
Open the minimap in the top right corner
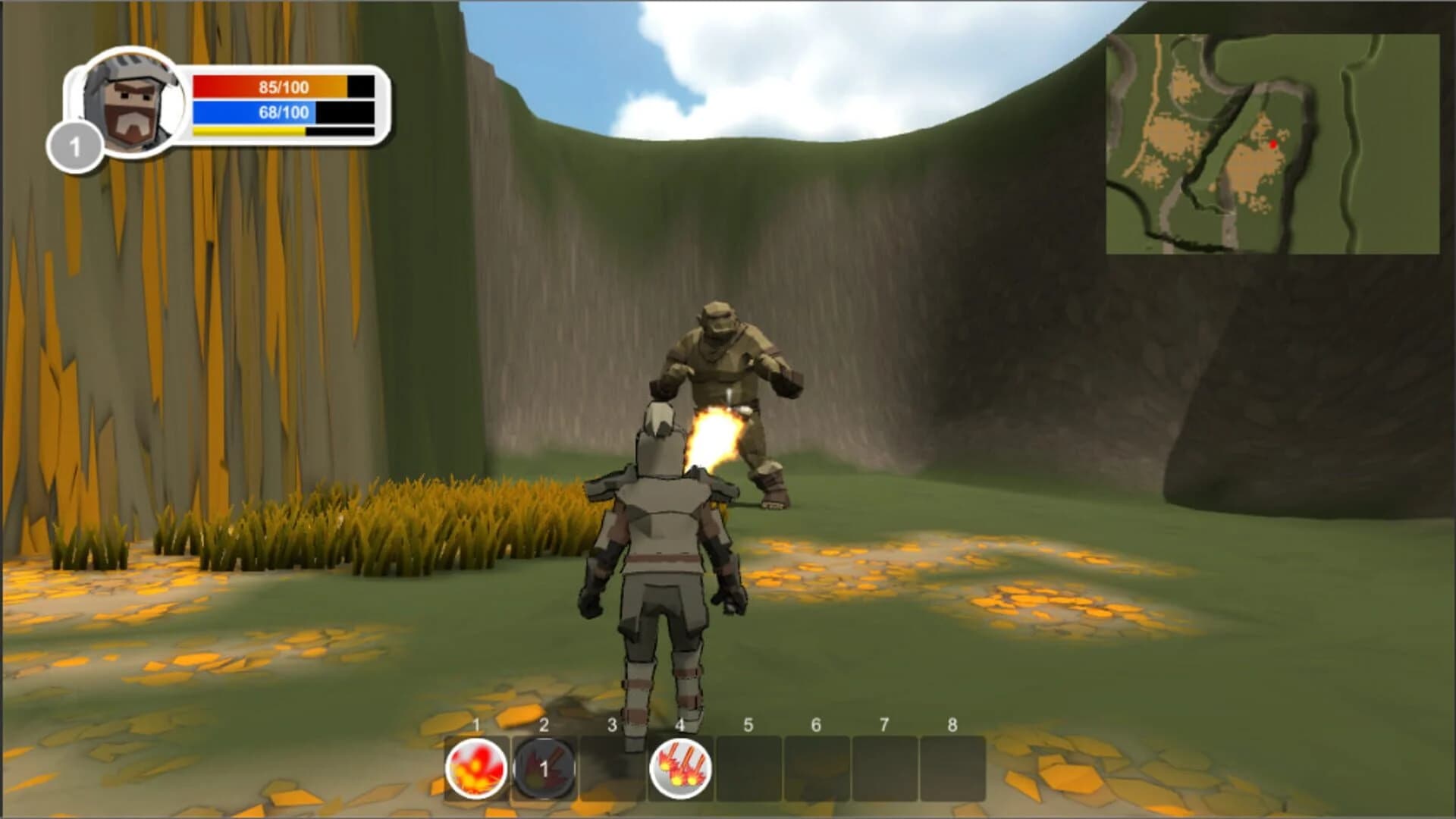click(1280, 144)
